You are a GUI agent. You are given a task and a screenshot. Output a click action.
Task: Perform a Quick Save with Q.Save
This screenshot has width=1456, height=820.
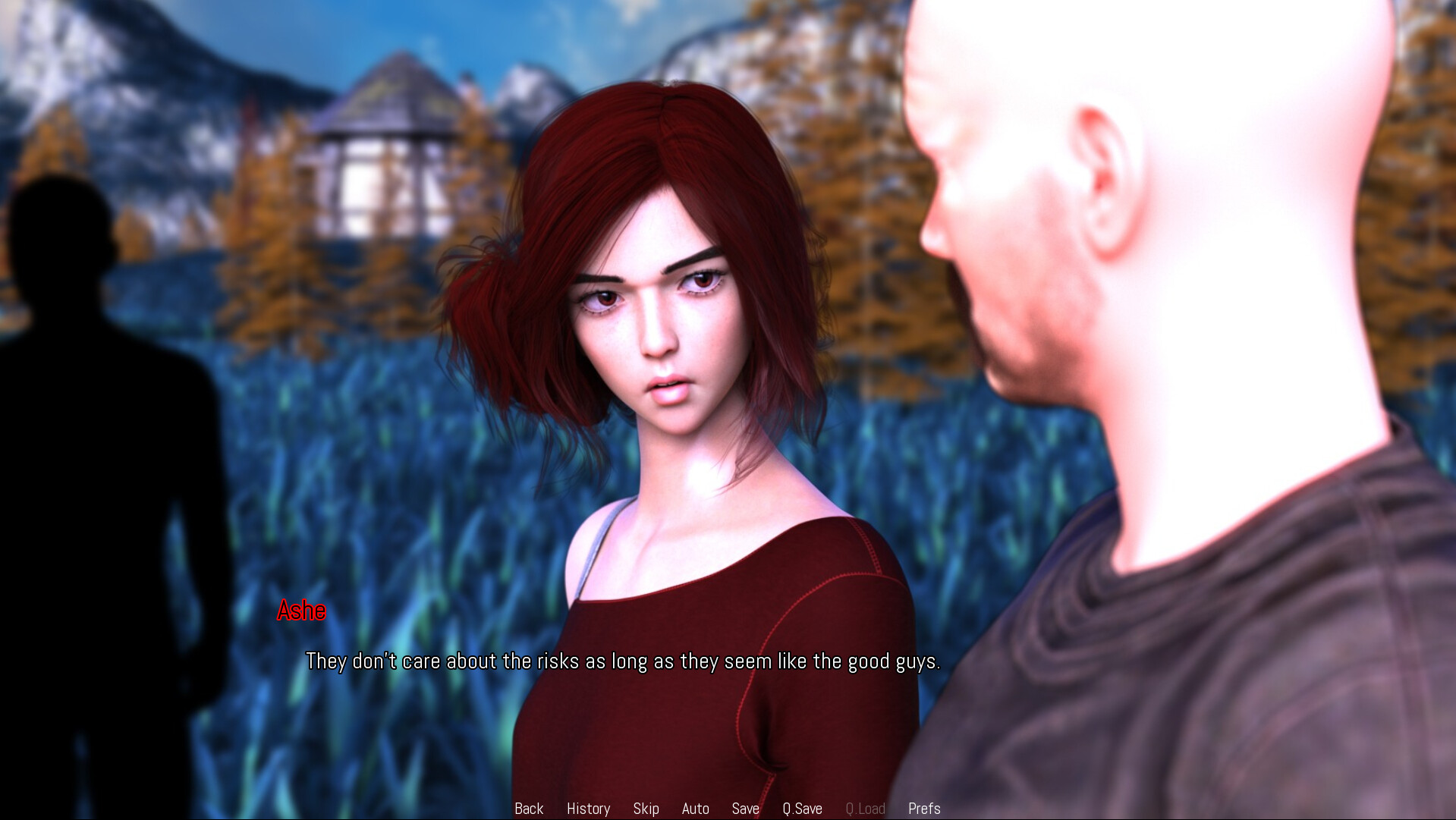[802, 809]
